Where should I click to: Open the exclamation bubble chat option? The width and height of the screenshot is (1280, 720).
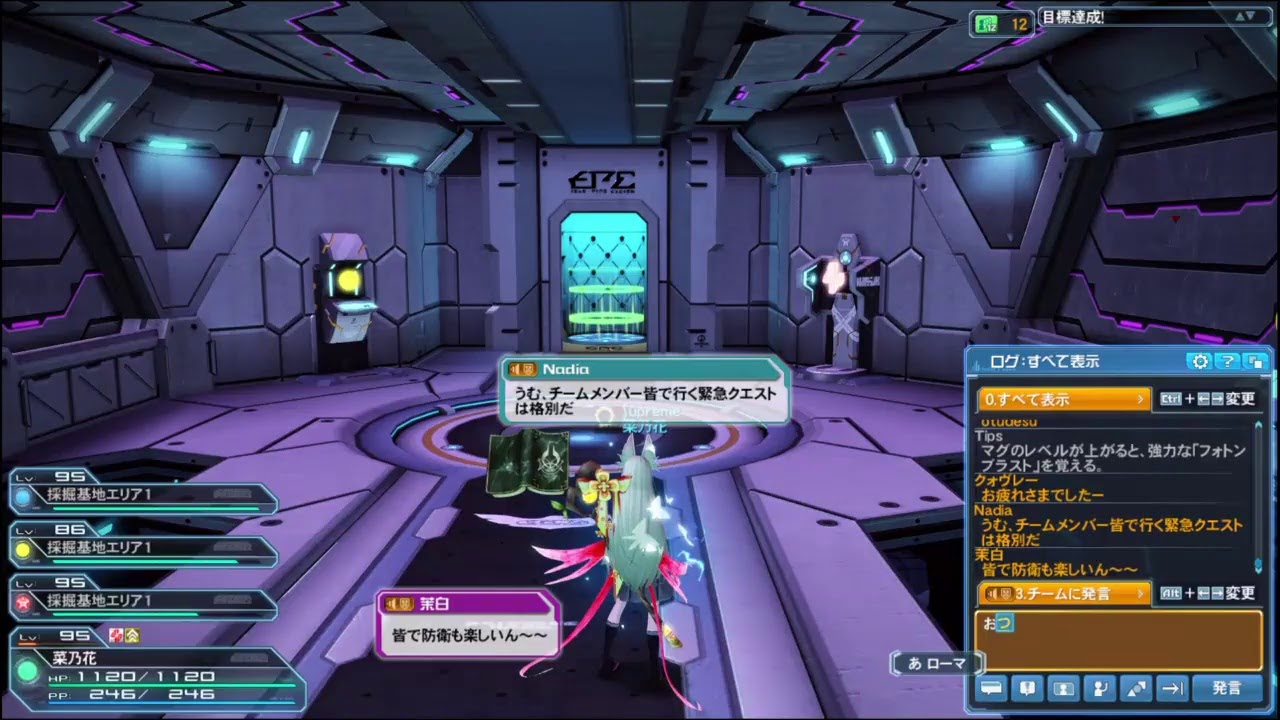point(1027,688)
